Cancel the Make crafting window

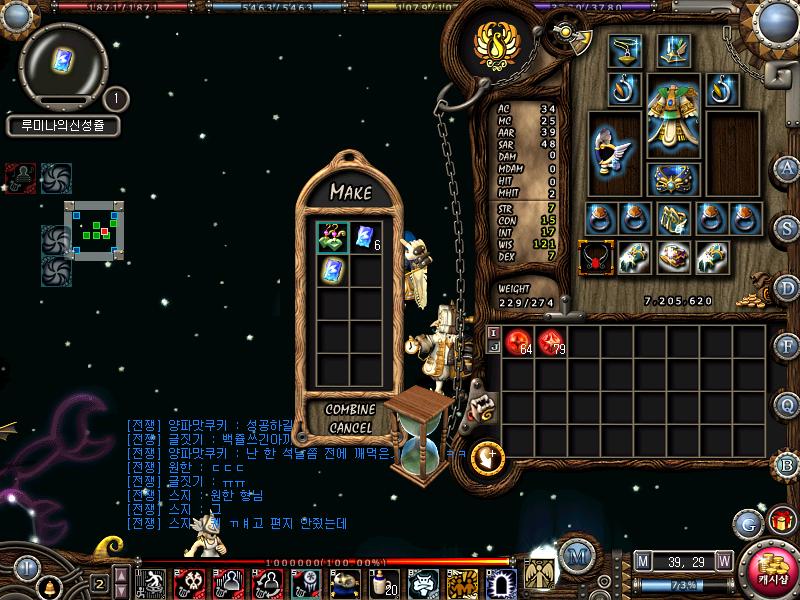point(350,427)
